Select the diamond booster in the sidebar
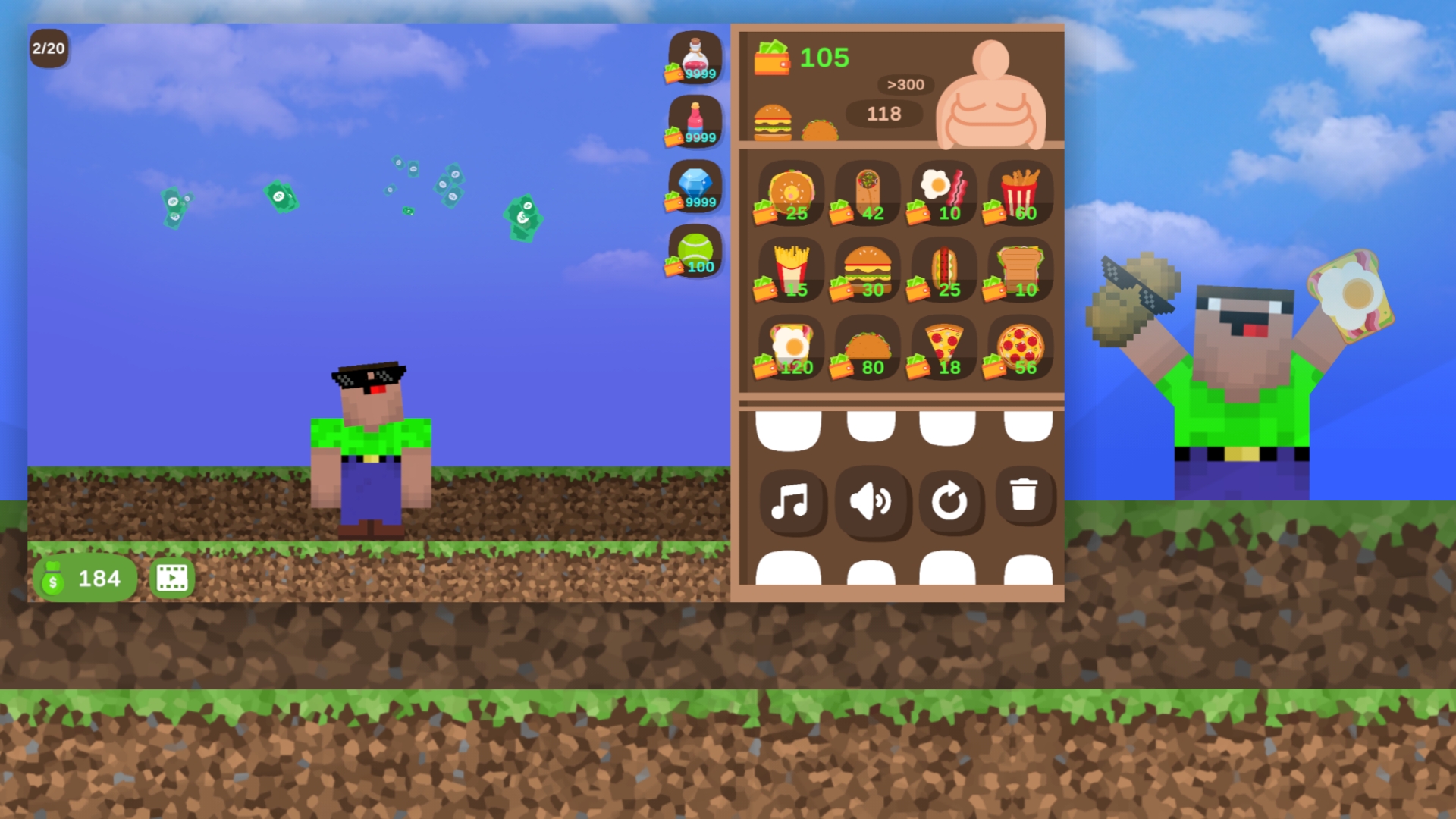1456x819 pixels. (692, 184)
